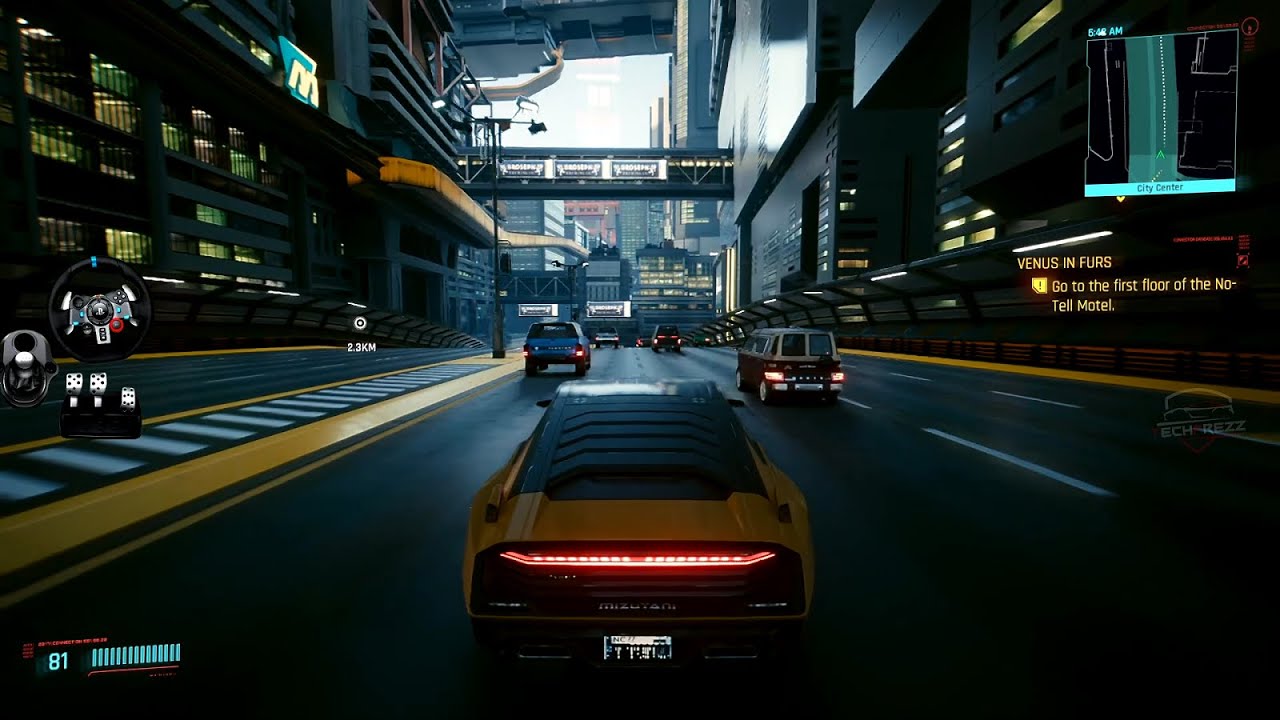Click the City Center district label
This screenshot has height=720, width=1280.
point(1162,187)
